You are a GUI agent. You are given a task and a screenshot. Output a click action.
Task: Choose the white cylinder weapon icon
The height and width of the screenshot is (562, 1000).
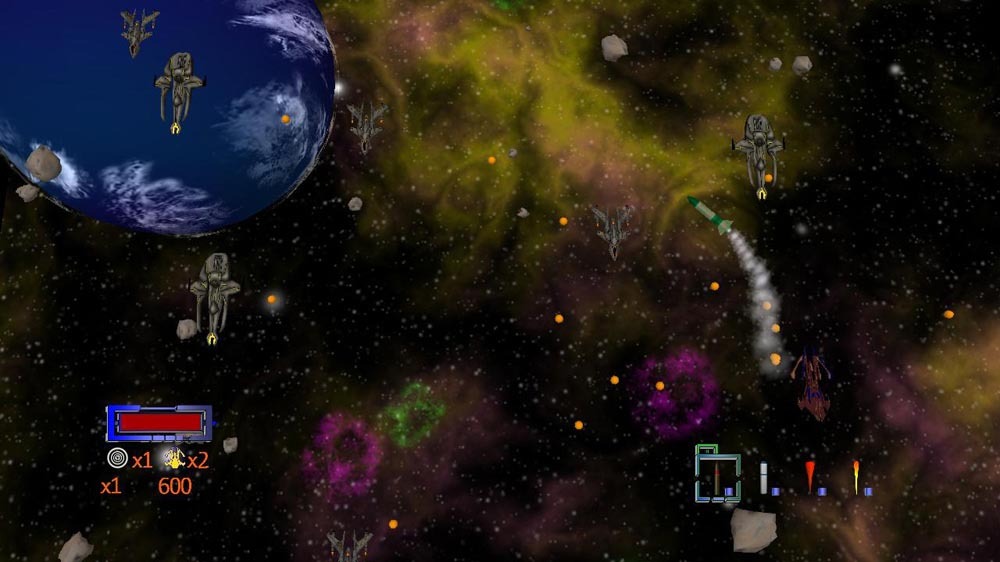763,477
